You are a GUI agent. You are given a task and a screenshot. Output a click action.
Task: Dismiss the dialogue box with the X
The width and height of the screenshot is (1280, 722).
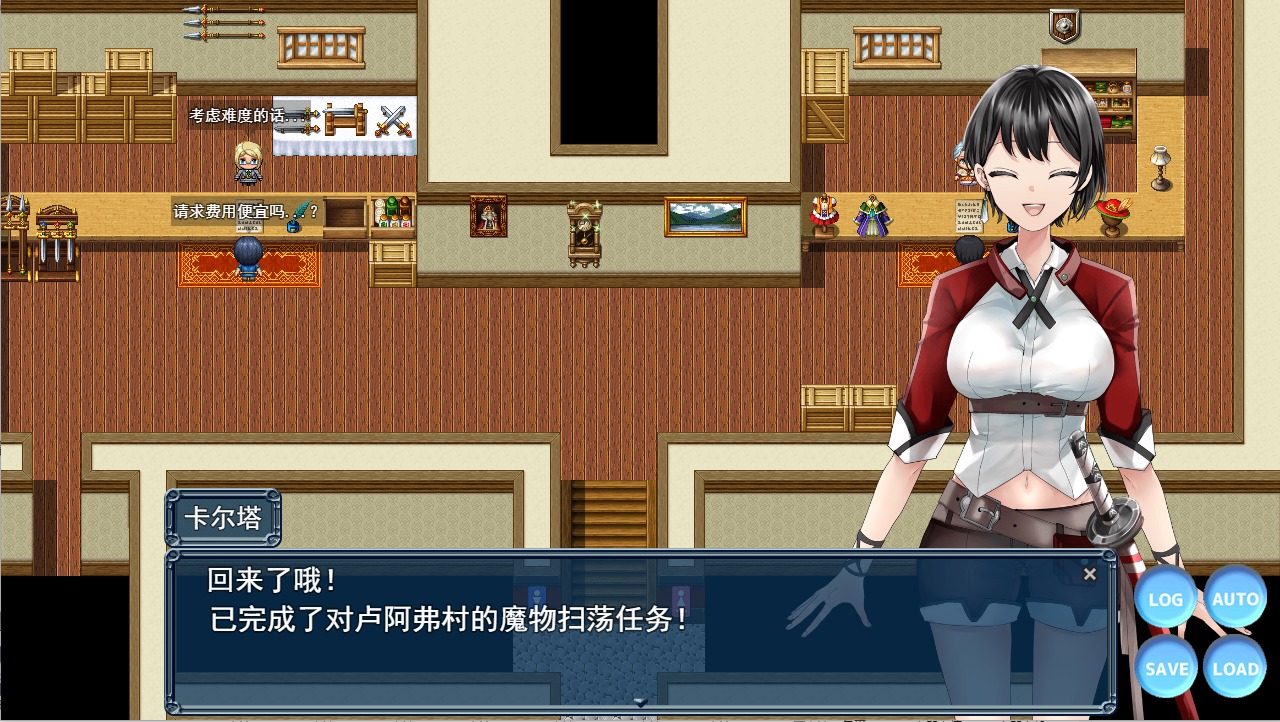click(1089, 574)
